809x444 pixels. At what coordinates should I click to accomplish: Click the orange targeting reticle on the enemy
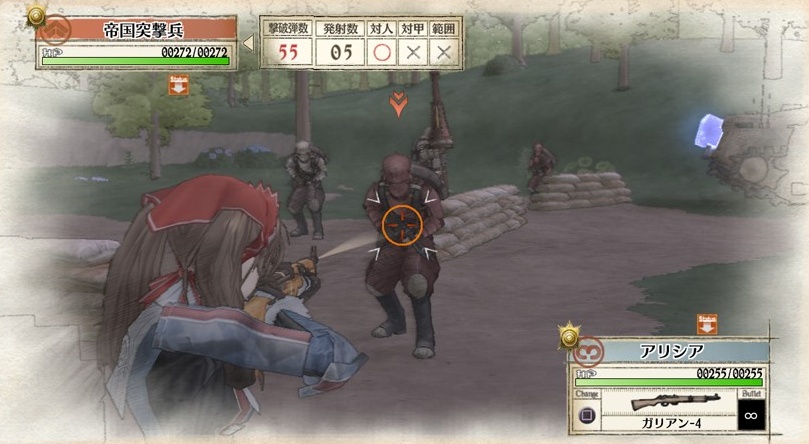(x=400, y=226)
